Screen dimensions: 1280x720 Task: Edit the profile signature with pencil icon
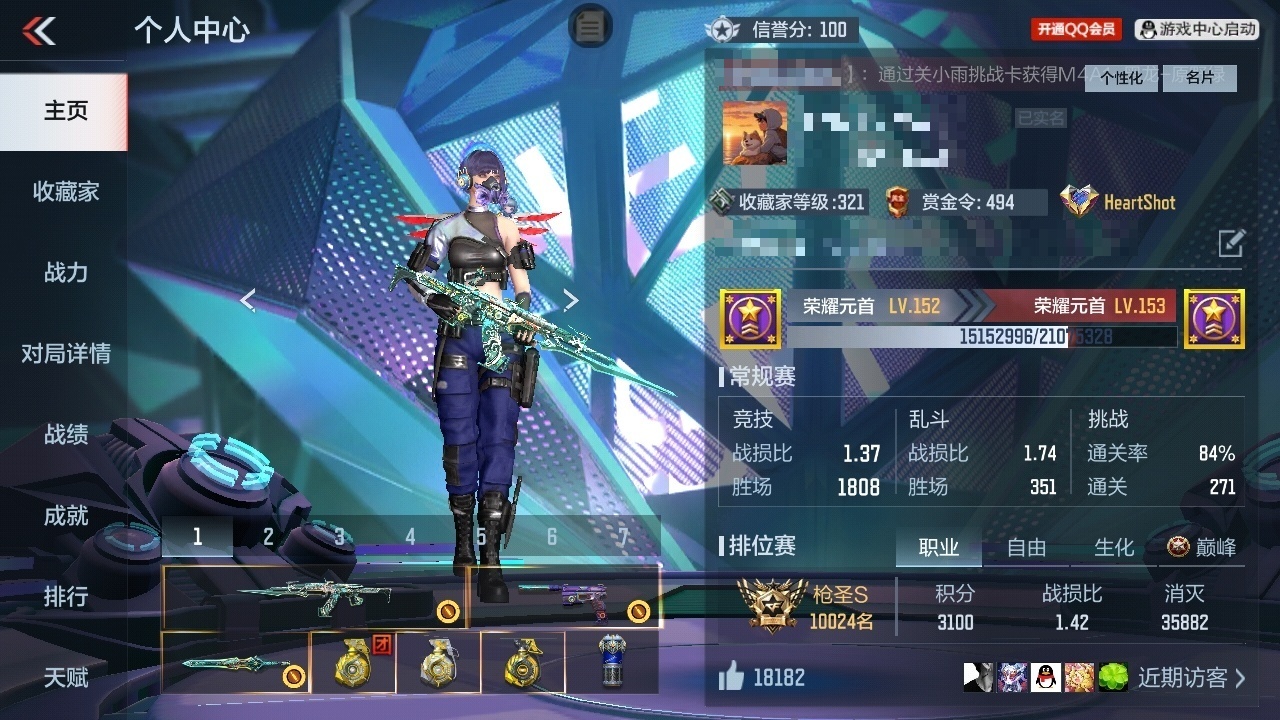1231,242
